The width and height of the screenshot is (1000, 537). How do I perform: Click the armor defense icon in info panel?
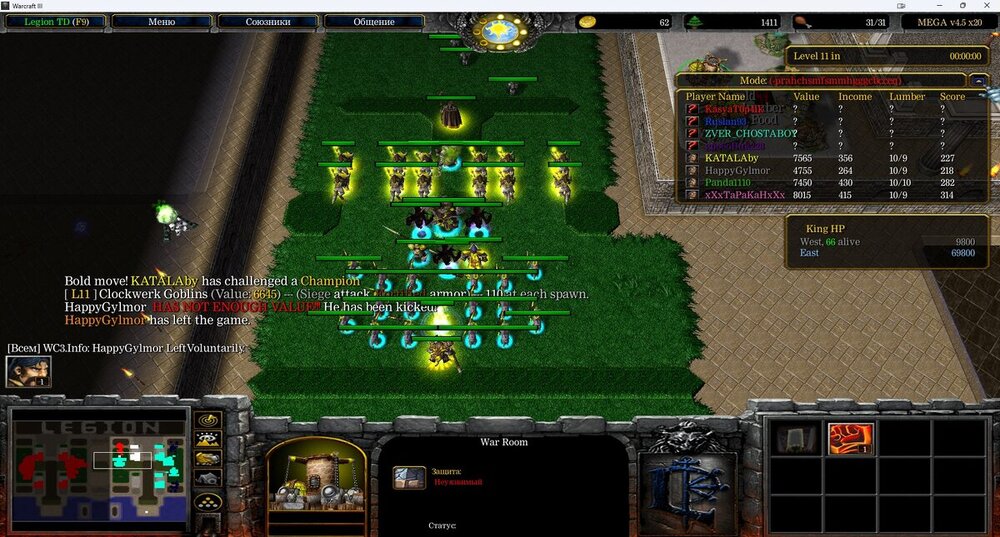point(409,477)
